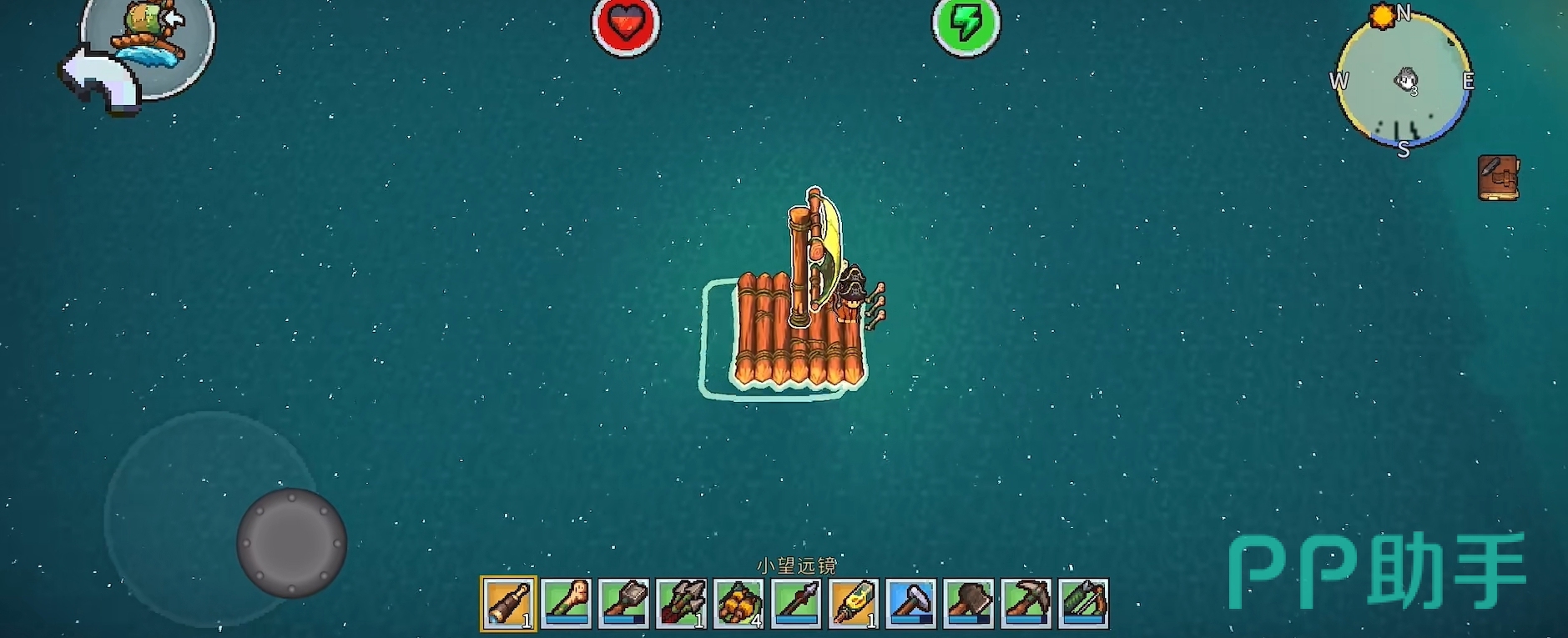Select the pickaxe hotbar slot

(x=1026, y=603)
